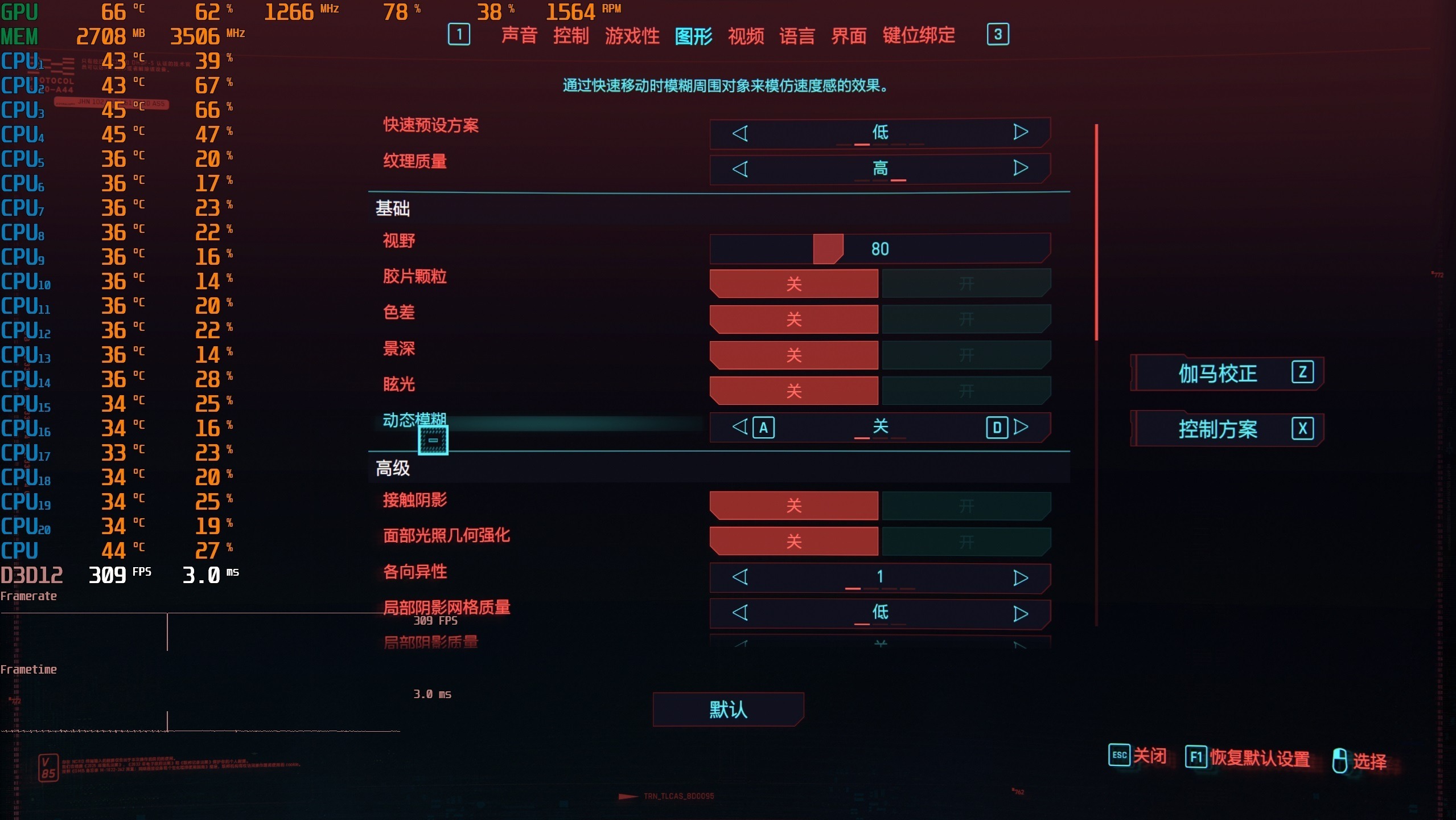Turn on 胶片颗粒 by clicking 开
Image resolution: width=1456 pixels, height=820 pixels.
(966, 283)
